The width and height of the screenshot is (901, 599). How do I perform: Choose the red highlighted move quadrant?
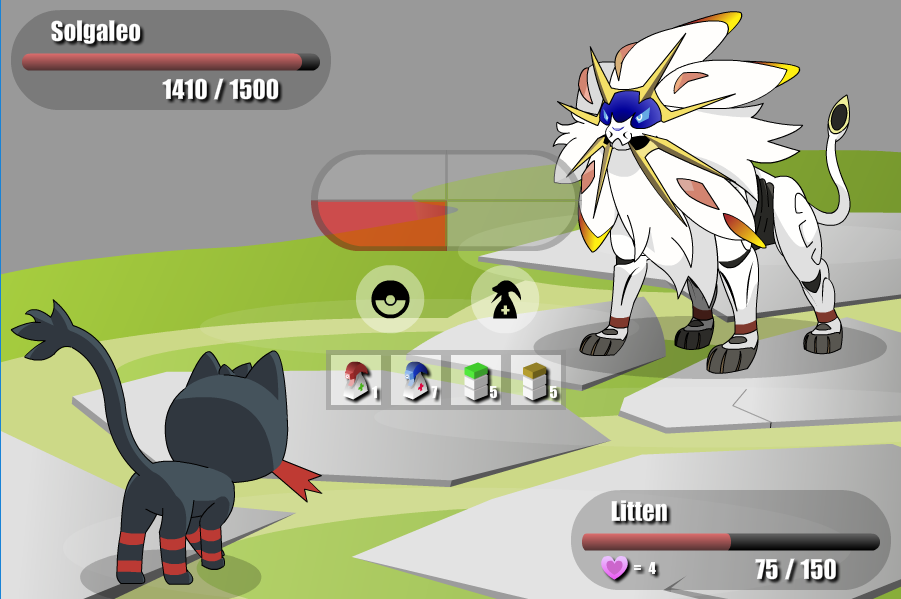[x=380, y=225]
